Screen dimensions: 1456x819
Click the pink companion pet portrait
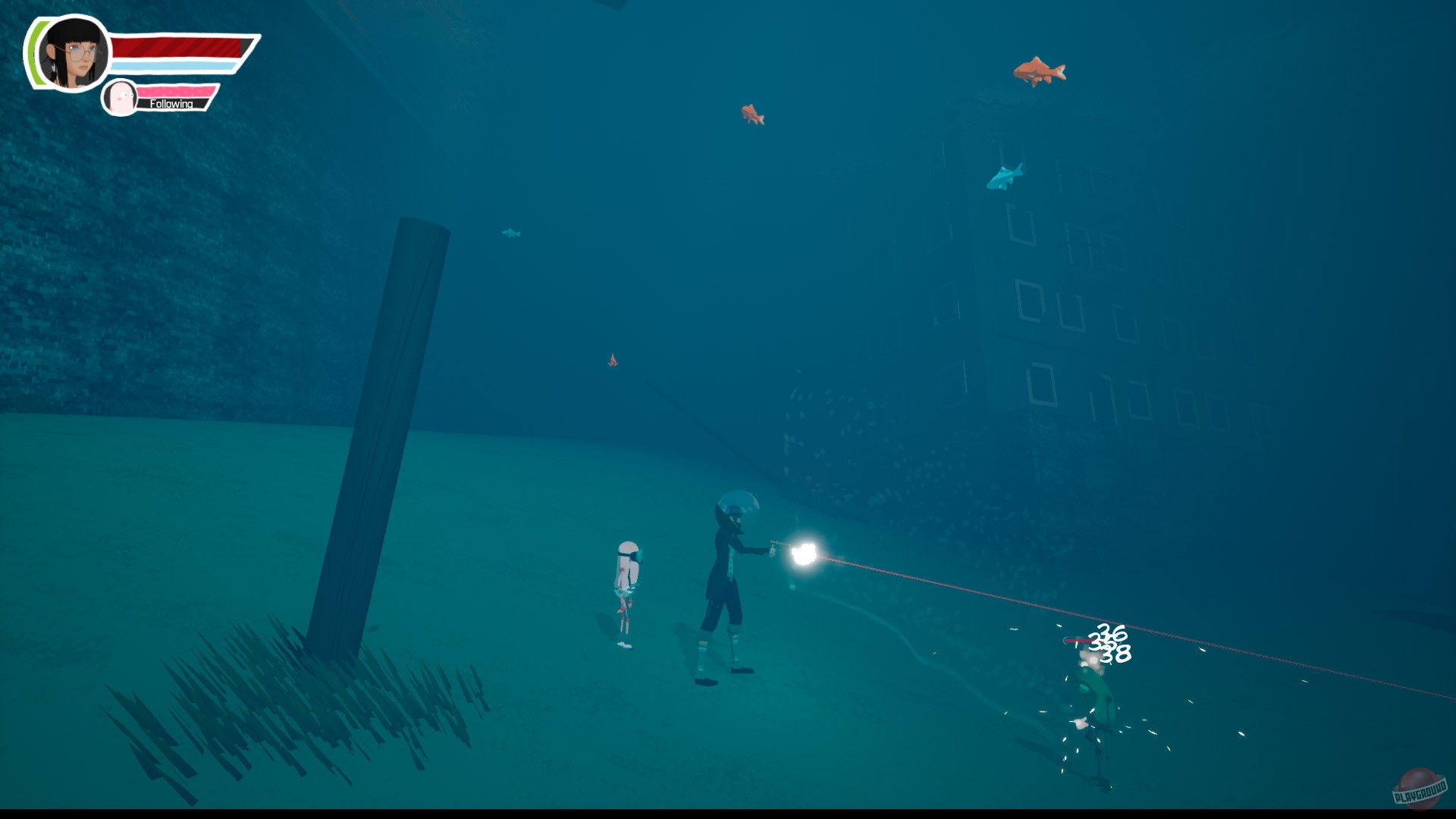coord(120,99)
